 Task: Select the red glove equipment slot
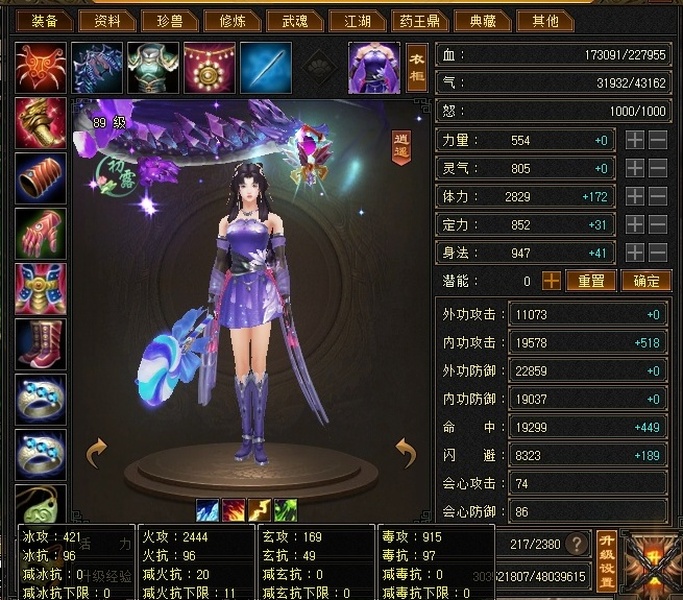(41, 233)
